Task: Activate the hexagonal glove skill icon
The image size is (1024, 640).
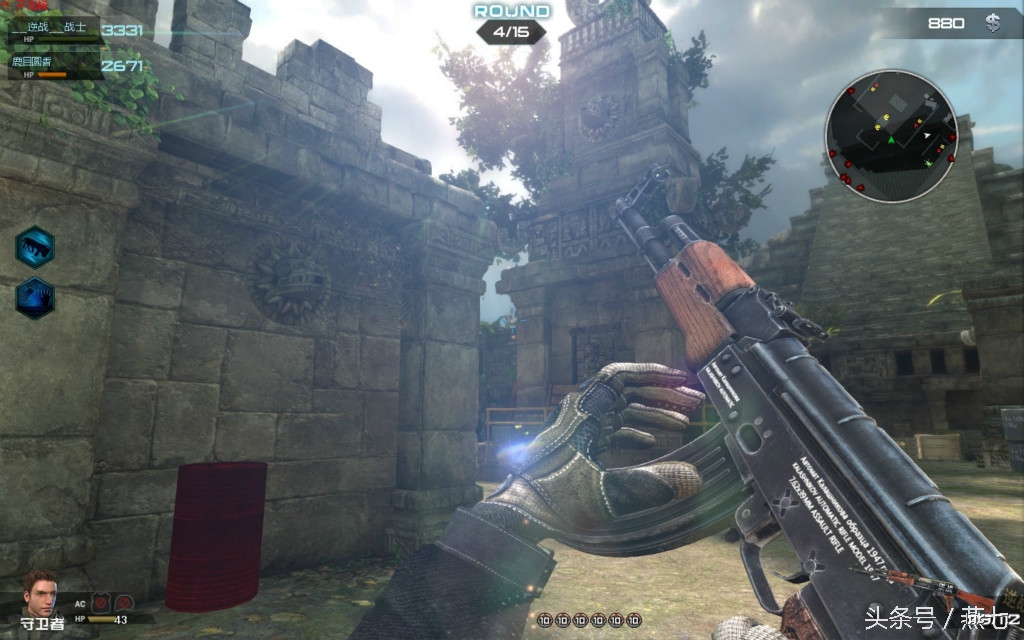Action: (x=35, y=298)
